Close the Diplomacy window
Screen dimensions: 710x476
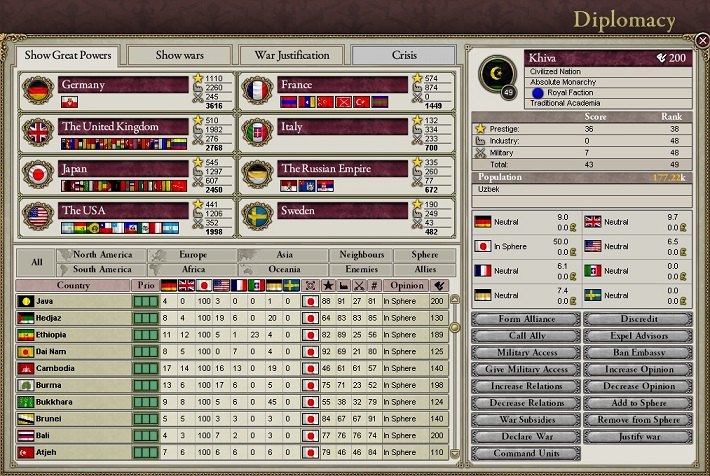[x=702, y=41]
